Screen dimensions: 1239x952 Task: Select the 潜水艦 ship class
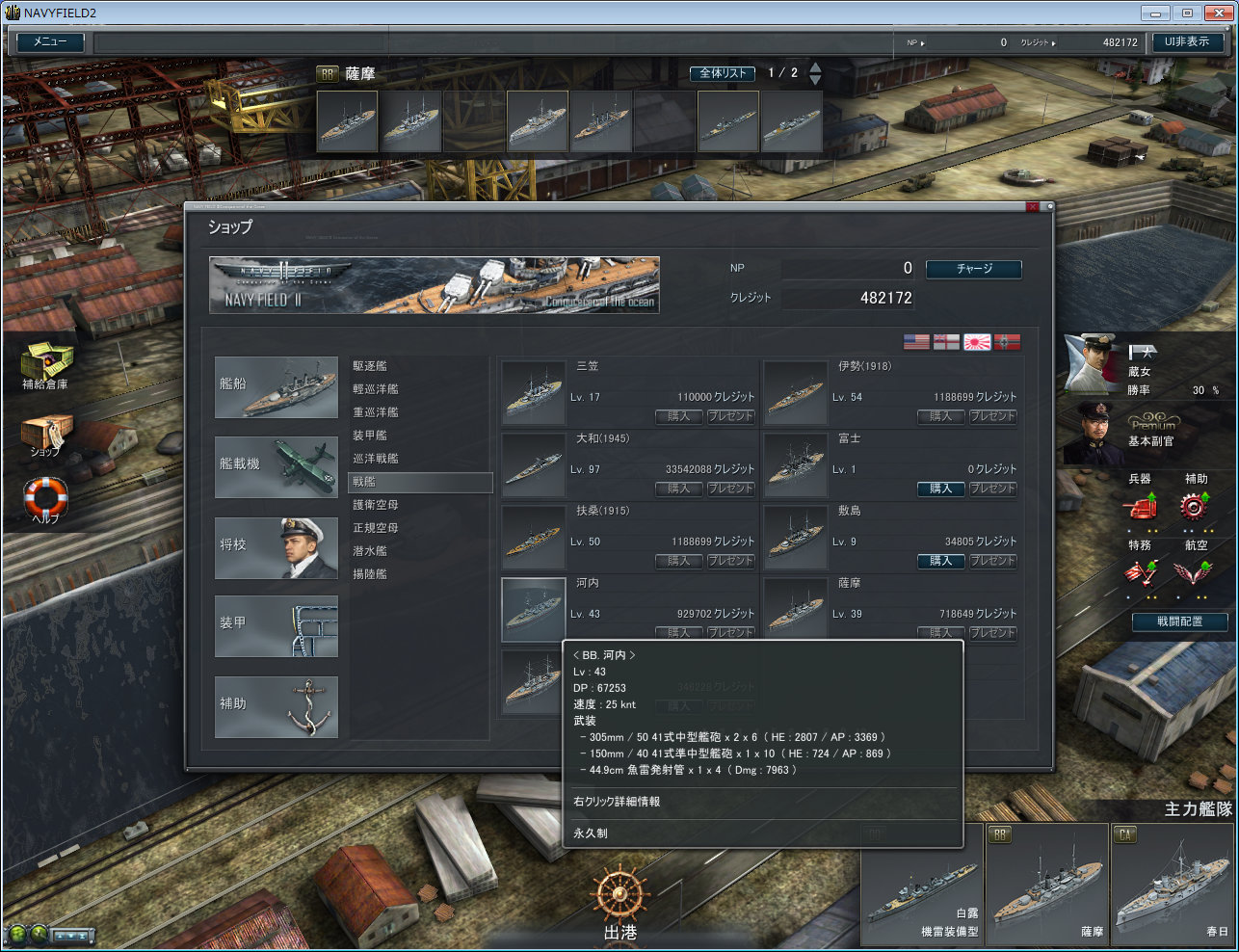tap(370, 551)
